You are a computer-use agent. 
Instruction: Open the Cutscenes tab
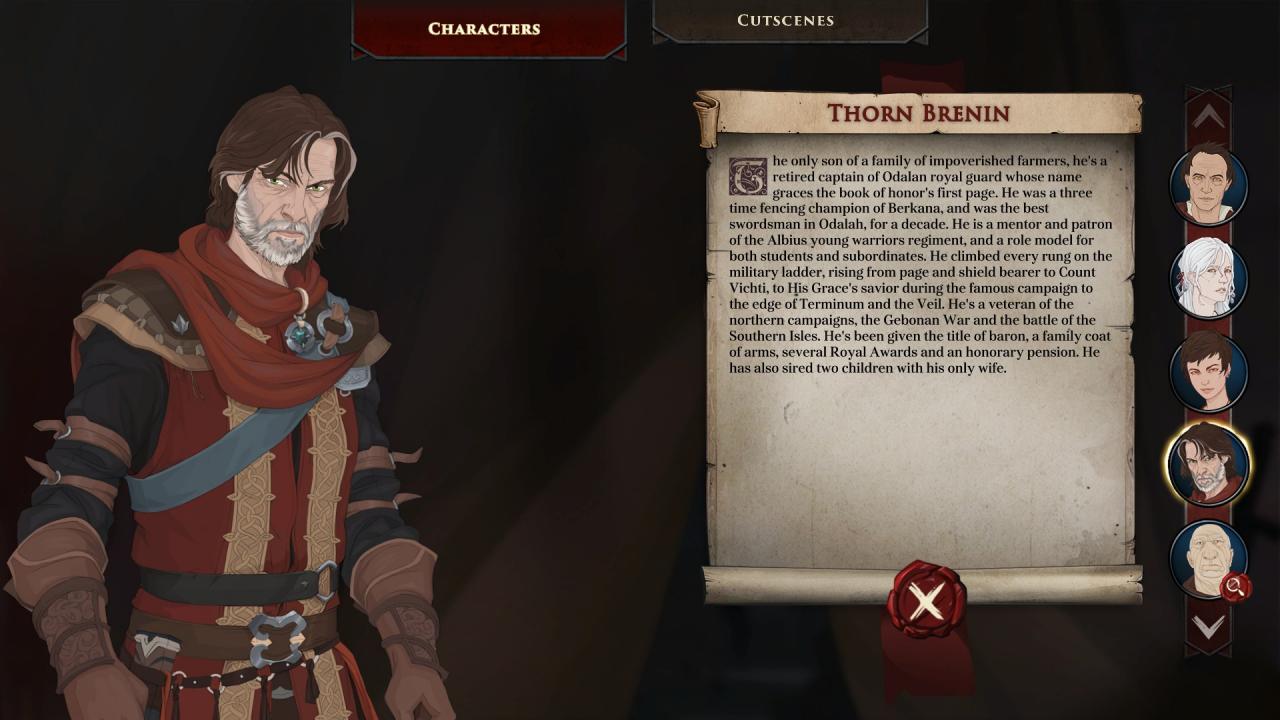[x=786, y=21]
